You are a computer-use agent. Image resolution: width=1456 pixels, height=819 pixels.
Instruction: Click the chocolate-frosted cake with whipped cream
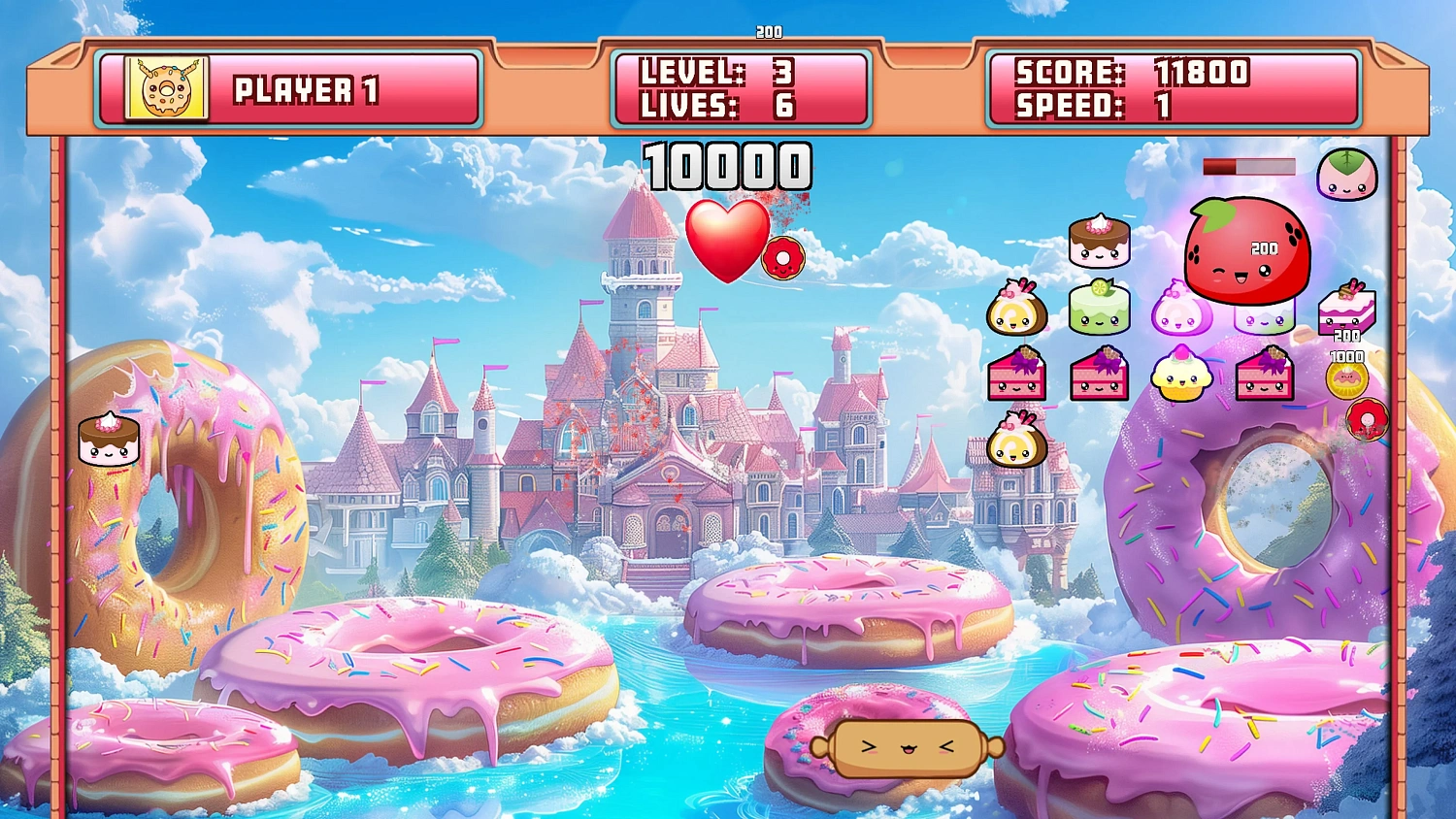1100,240
